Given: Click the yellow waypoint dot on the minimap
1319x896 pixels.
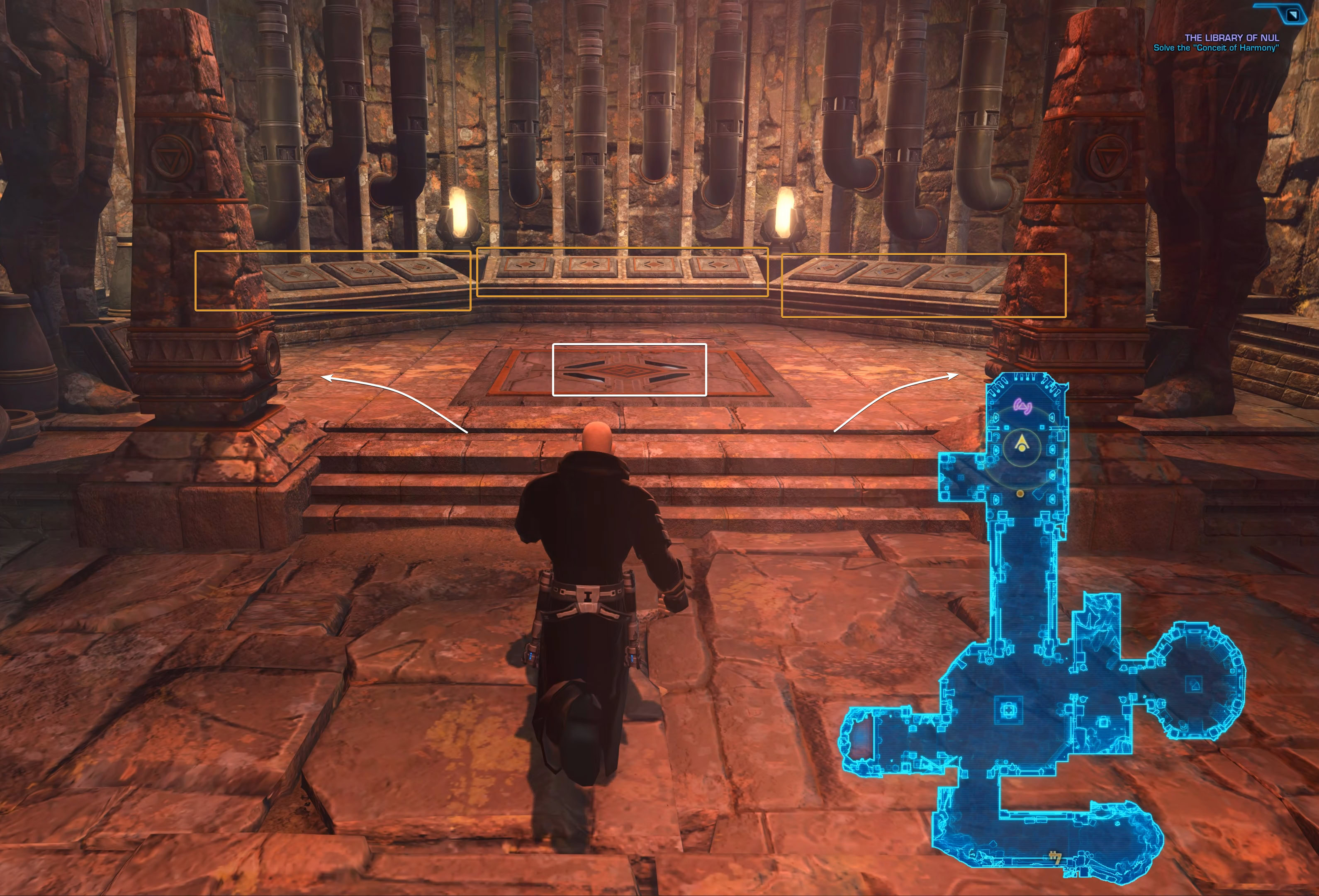Looking at the screenshot, I should pos(1020,494).
